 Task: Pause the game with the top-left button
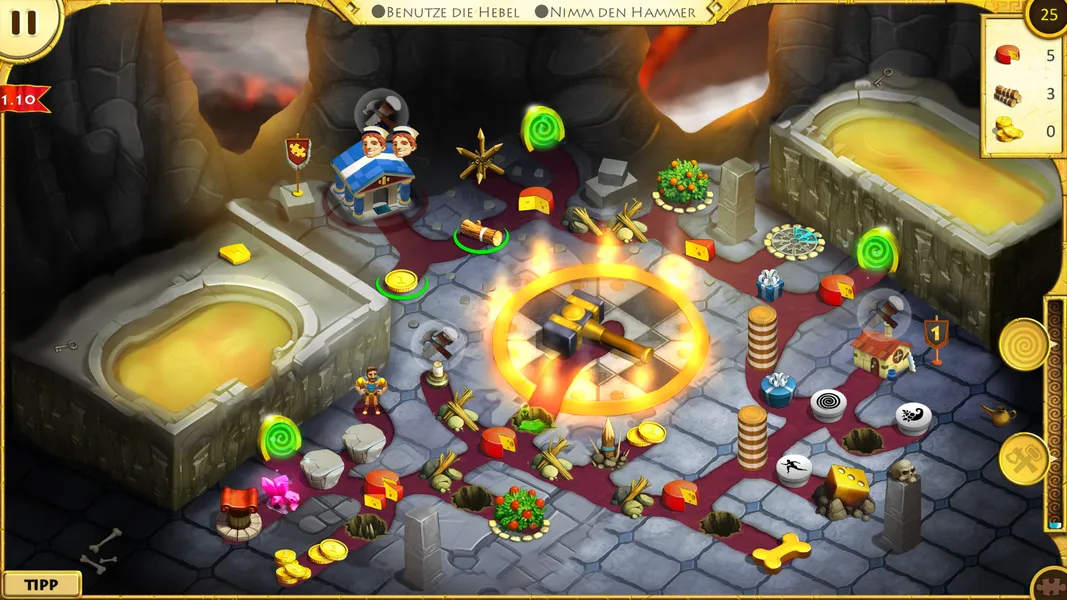(24, 24)
